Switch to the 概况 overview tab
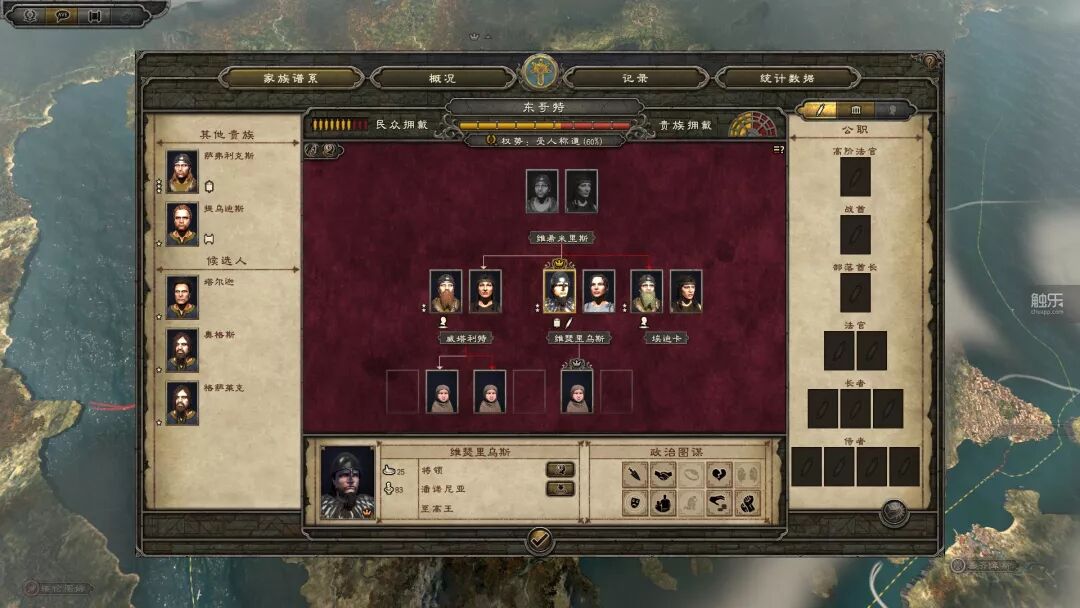This screenshot has width=1080, height=608. 442,78
